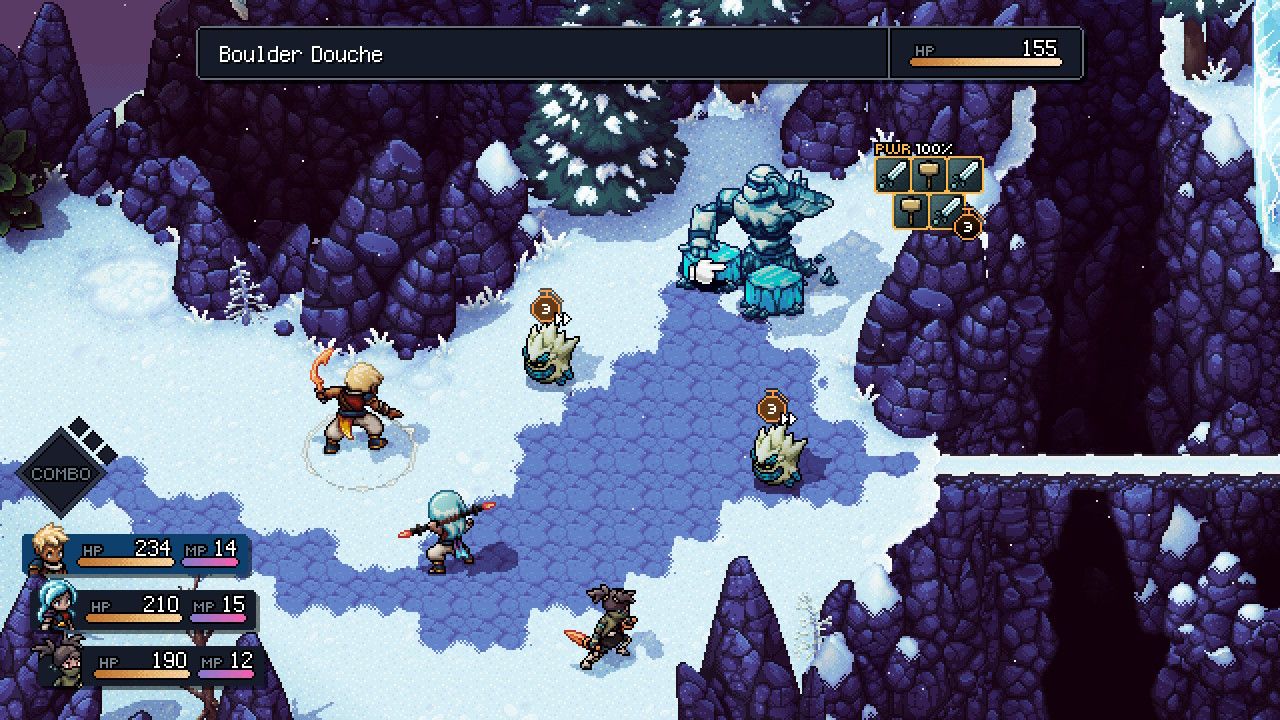Select the blue-haired hero's party status panel
The image size is (1280, 720).
click(146, 609)
